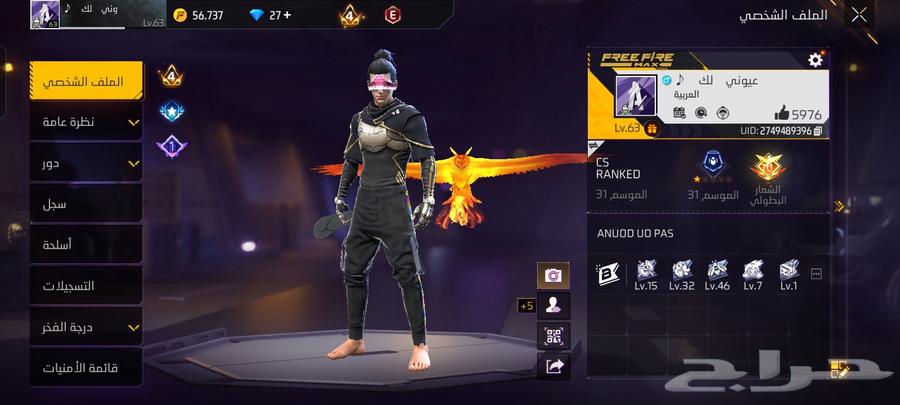Open the QR code button
The width and height of the screenshot is (900, 405).
click(x=552, y=336)
